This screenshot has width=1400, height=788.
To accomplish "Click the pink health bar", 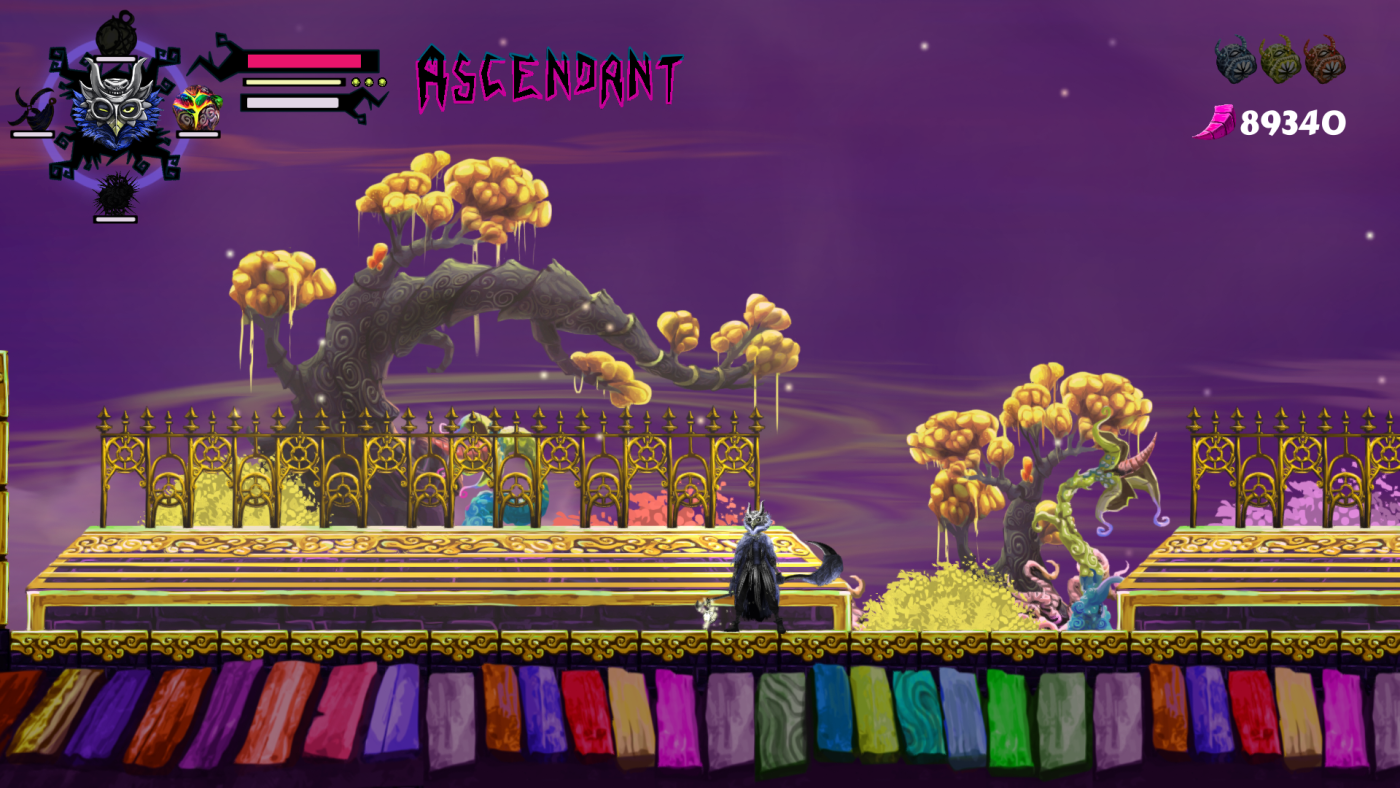I will coord(303,60).
